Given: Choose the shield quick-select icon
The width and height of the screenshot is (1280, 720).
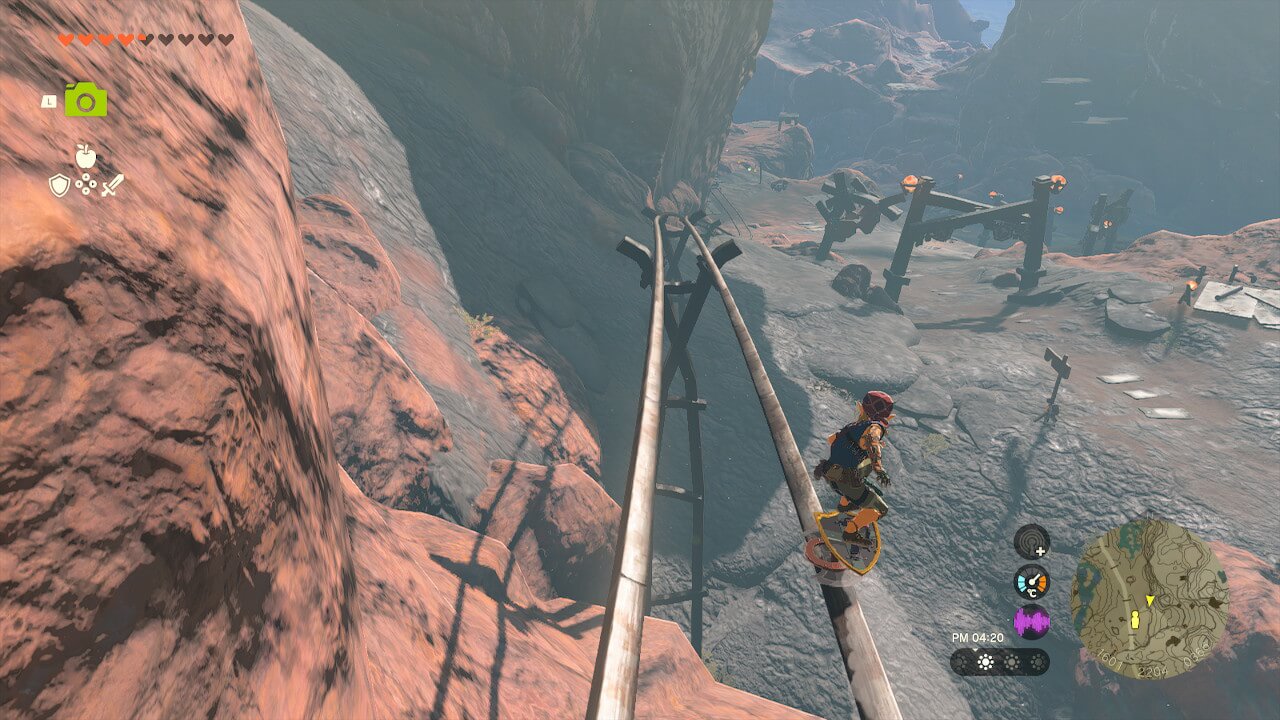Looking at the screenshot, I should pyautogui.click(x=60, y=185).
